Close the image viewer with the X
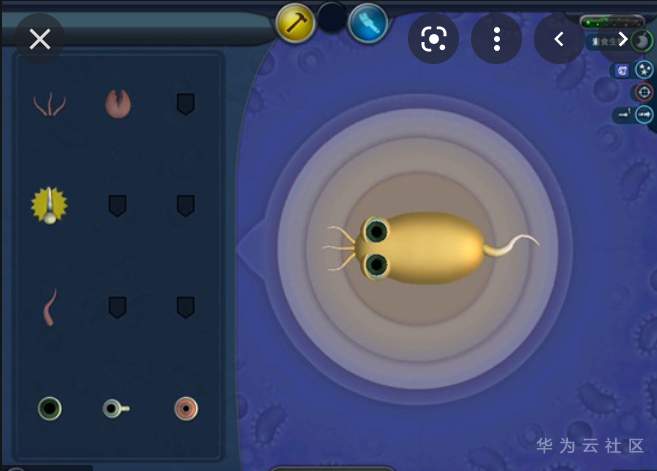Image resolution: width=657 pixels, height=471 pixels. 40,39
